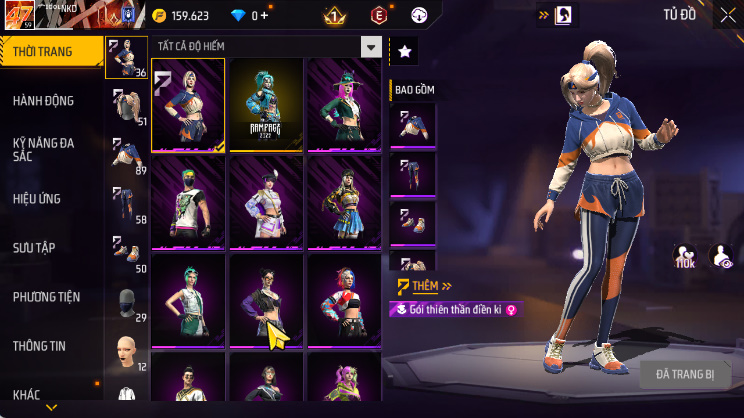Select the THỜI TRANG category tab
Viewport: 744px width, 418px height.
[x=52, y=51]
